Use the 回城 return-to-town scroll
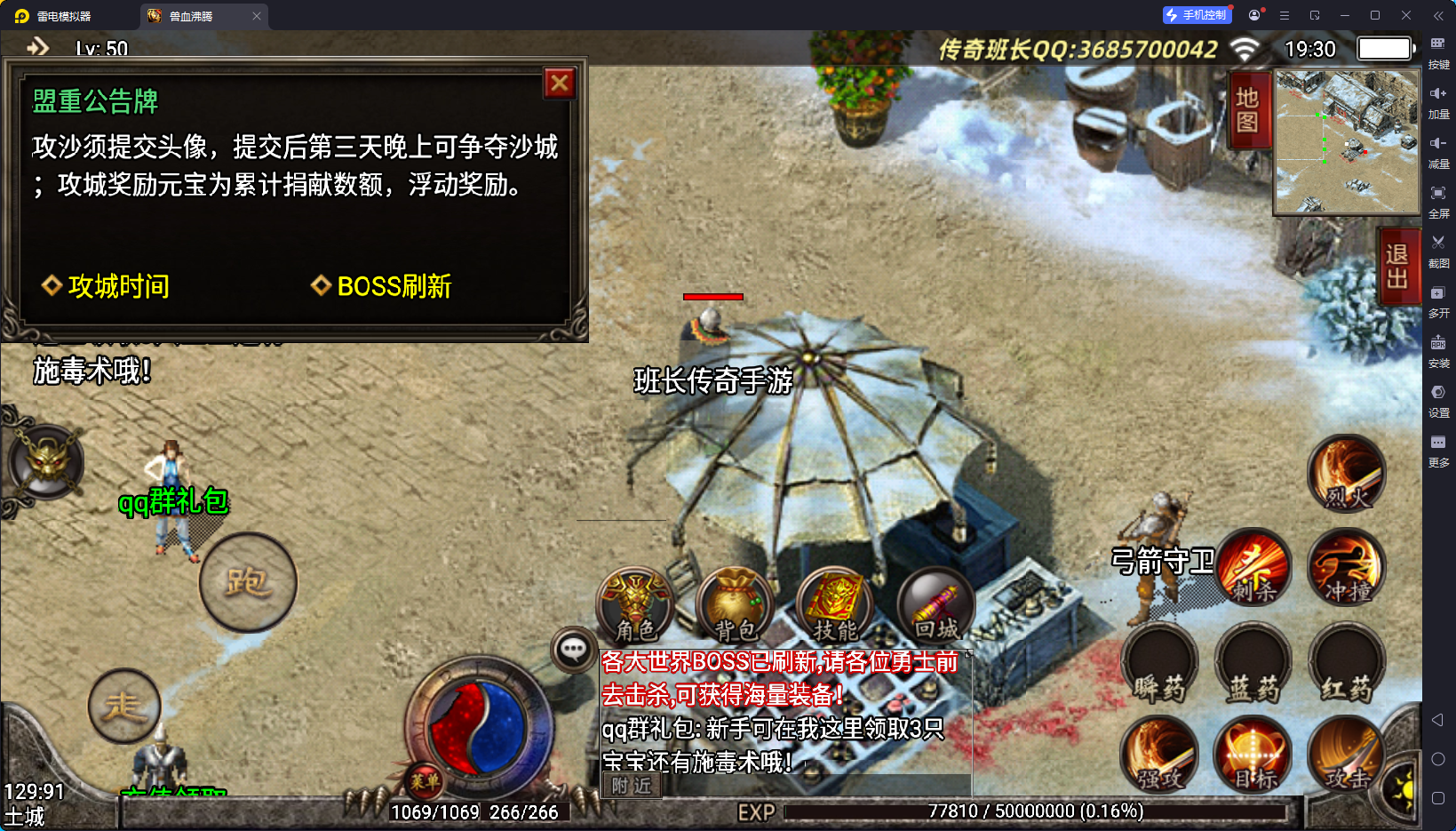 pos(935,606)
